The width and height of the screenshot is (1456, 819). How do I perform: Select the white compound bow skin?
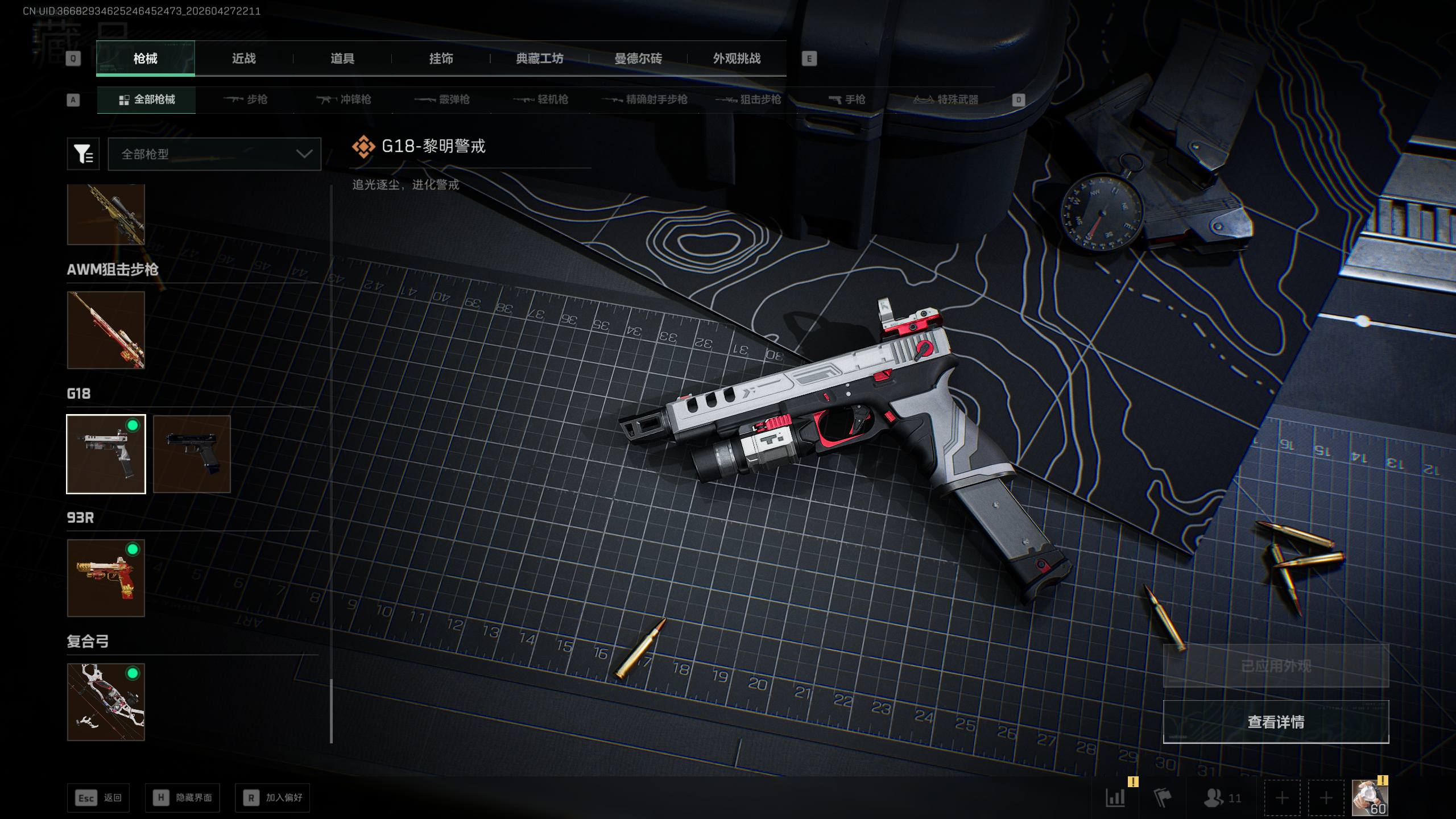tap(106, 702)
